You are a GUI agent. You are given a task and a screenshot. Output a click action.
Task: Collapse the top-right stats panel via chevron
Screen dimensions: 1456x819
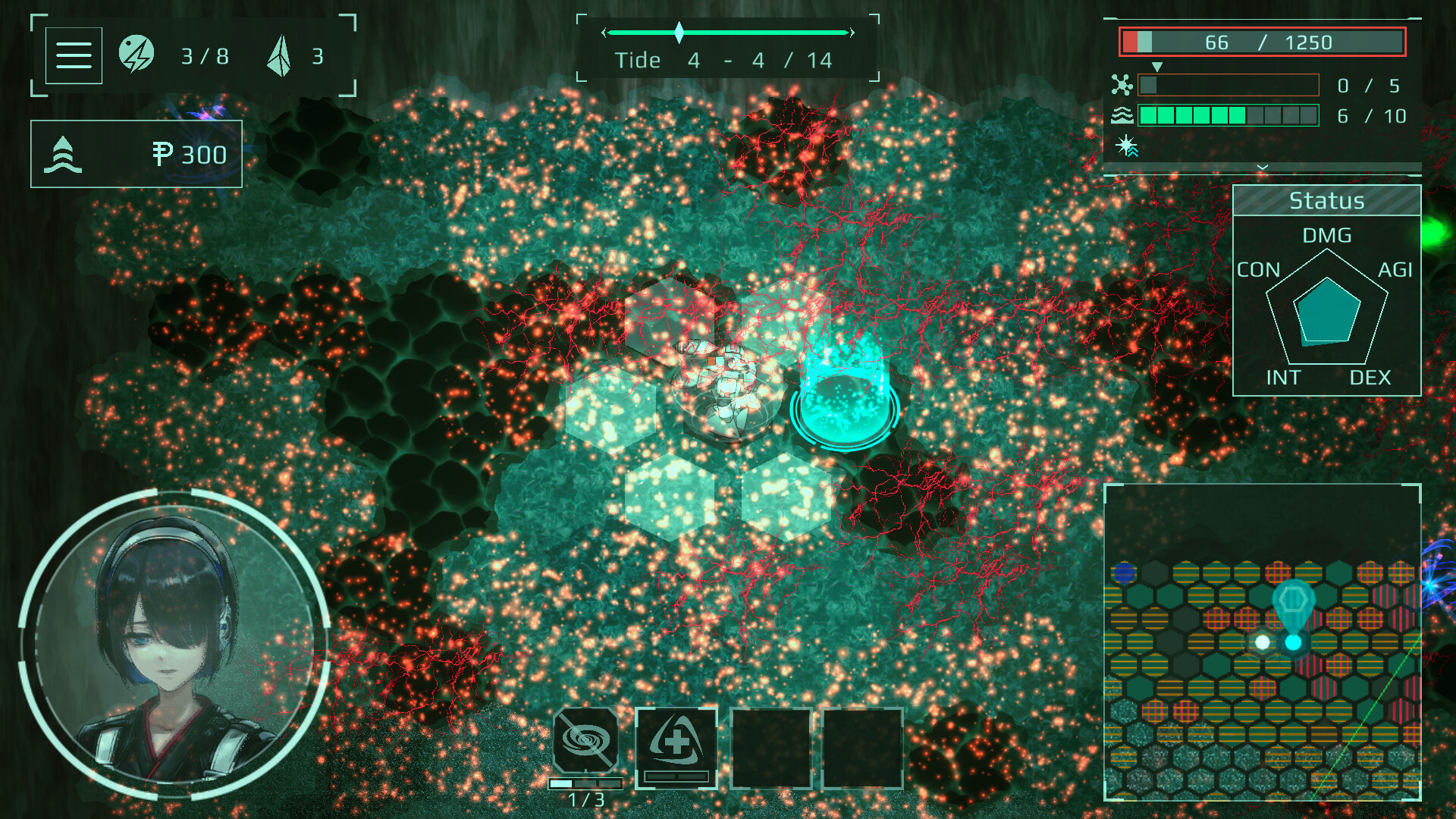click(1261, 165)
